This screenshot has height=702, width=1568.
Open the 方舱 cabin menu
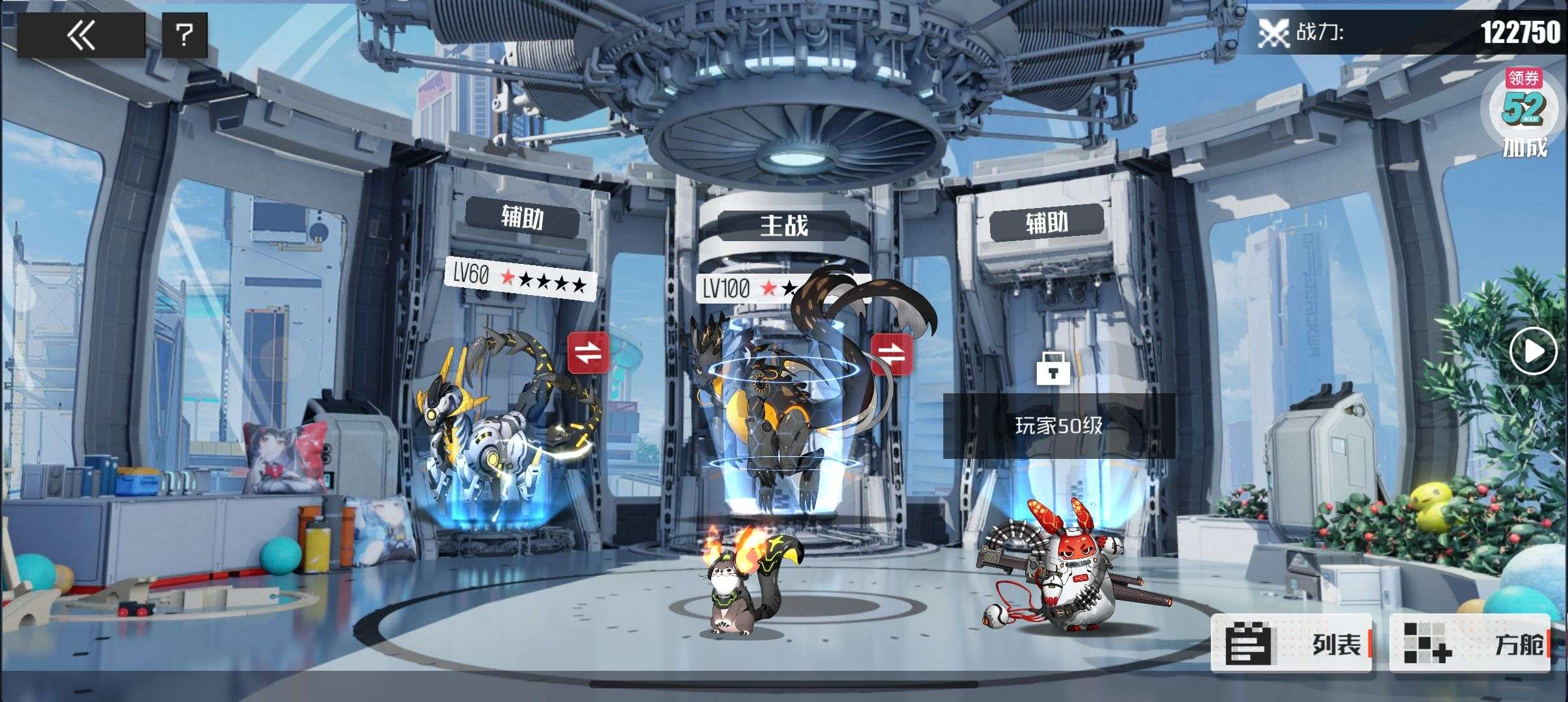[x=1470, y=643]
